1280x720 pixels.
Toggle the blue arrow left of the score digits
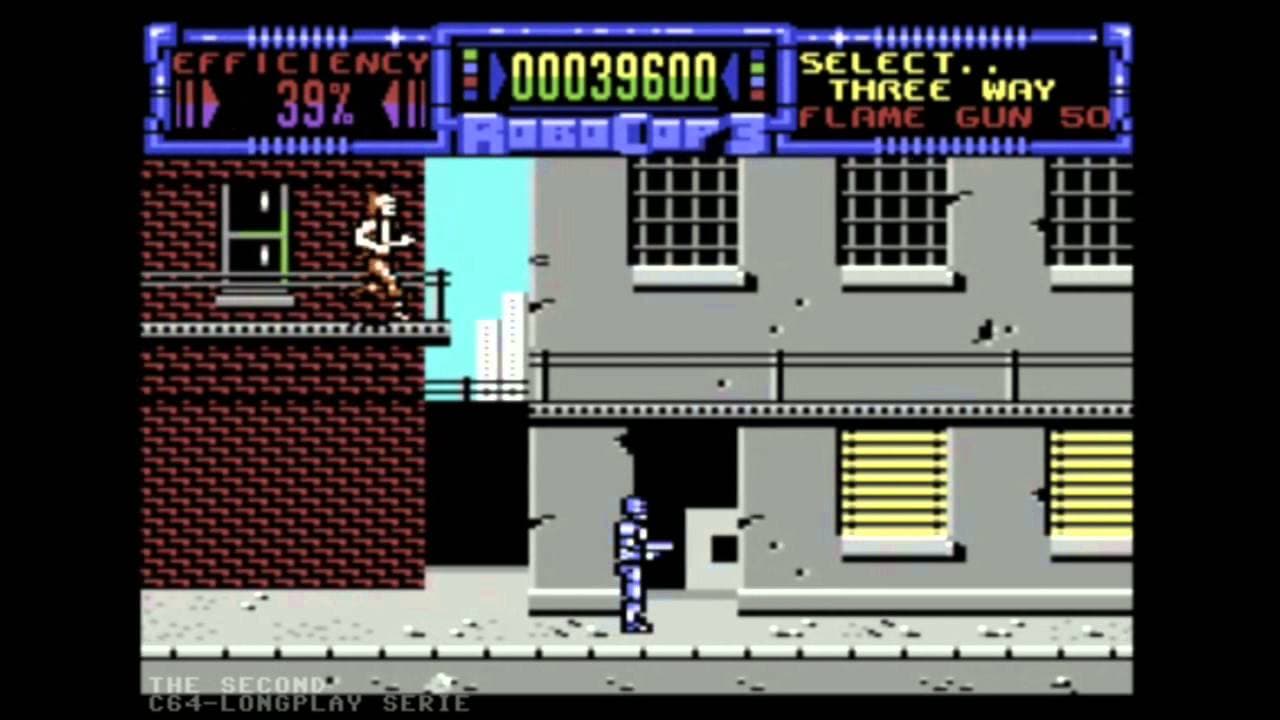click(x=496, y=78)
